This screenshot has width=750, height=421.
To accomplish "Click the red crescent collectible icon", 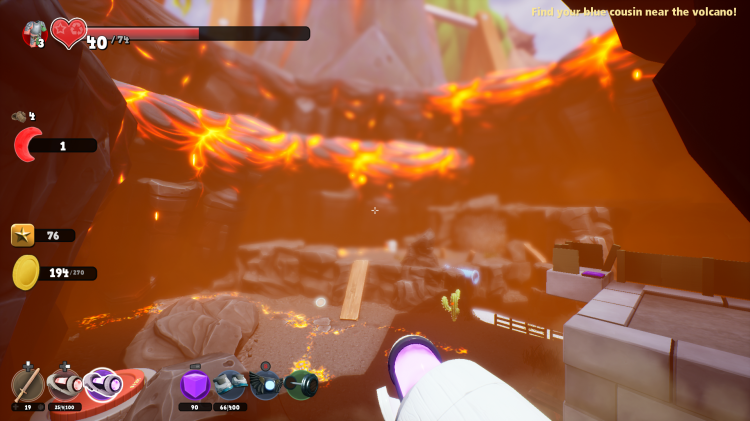I will (x=26, y=145).
